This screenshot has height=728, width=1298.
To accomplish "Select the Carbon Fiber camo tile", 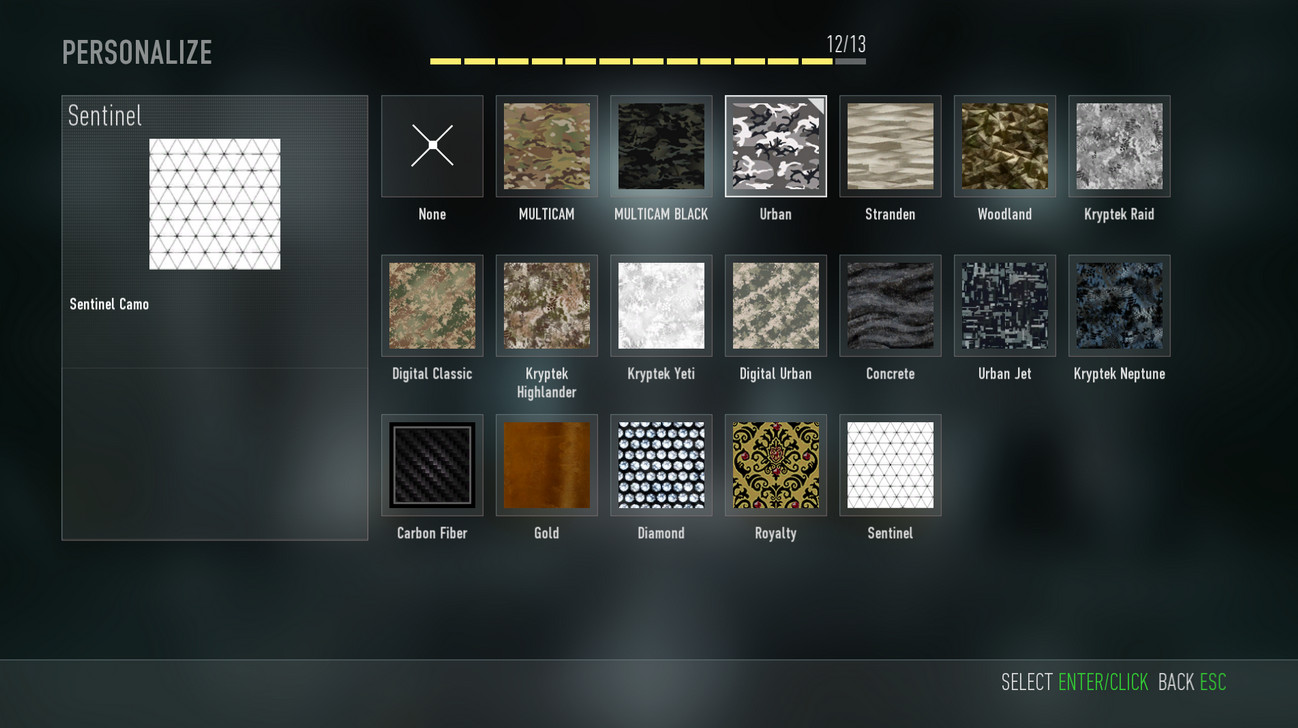I will coord(432,465).
